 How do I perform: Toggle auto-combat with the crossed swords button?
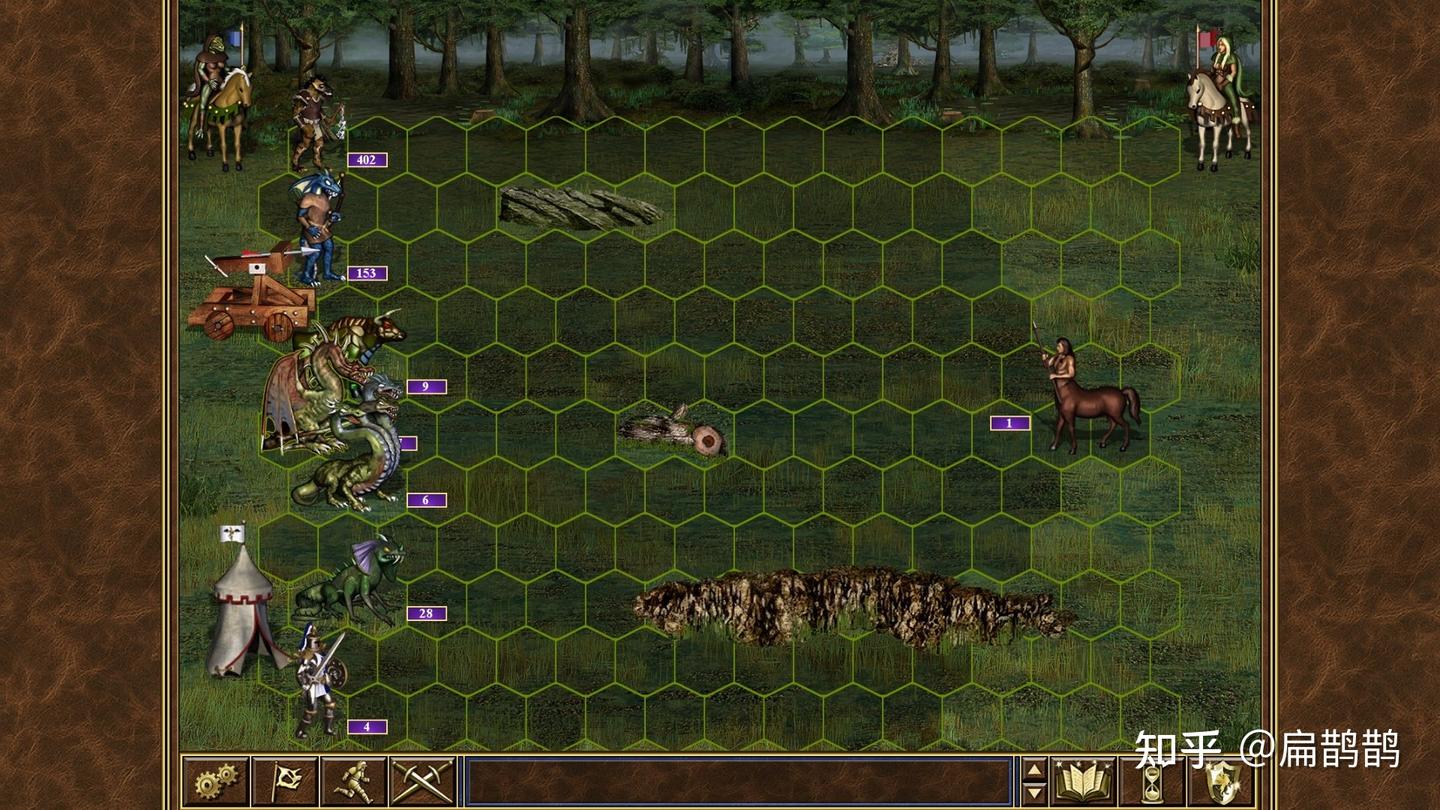423,781
